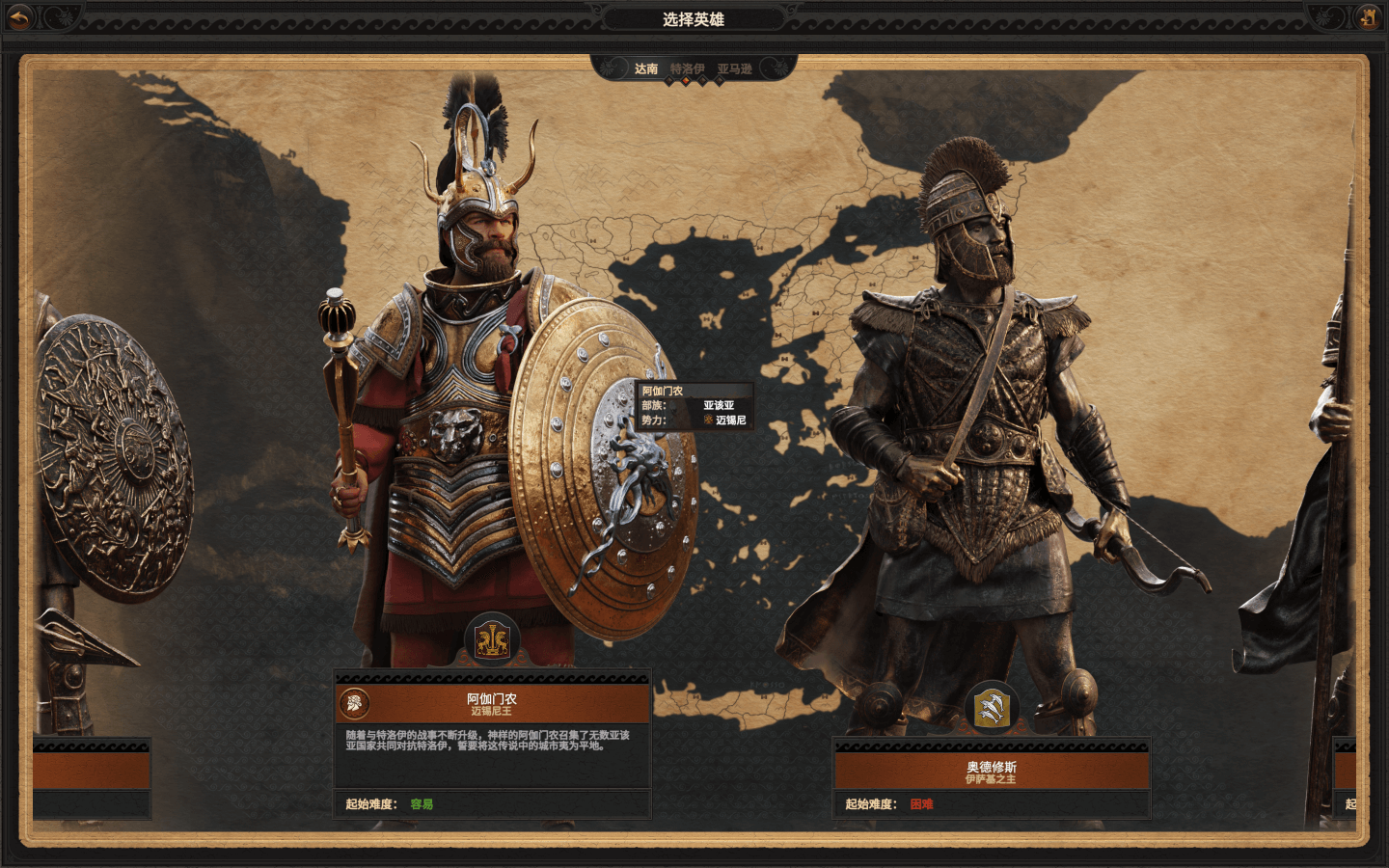This screenshot has width=1389, height=868.
Task: Switch to the 达南 (Danaans) tab
Action: [x=646, y=68]
